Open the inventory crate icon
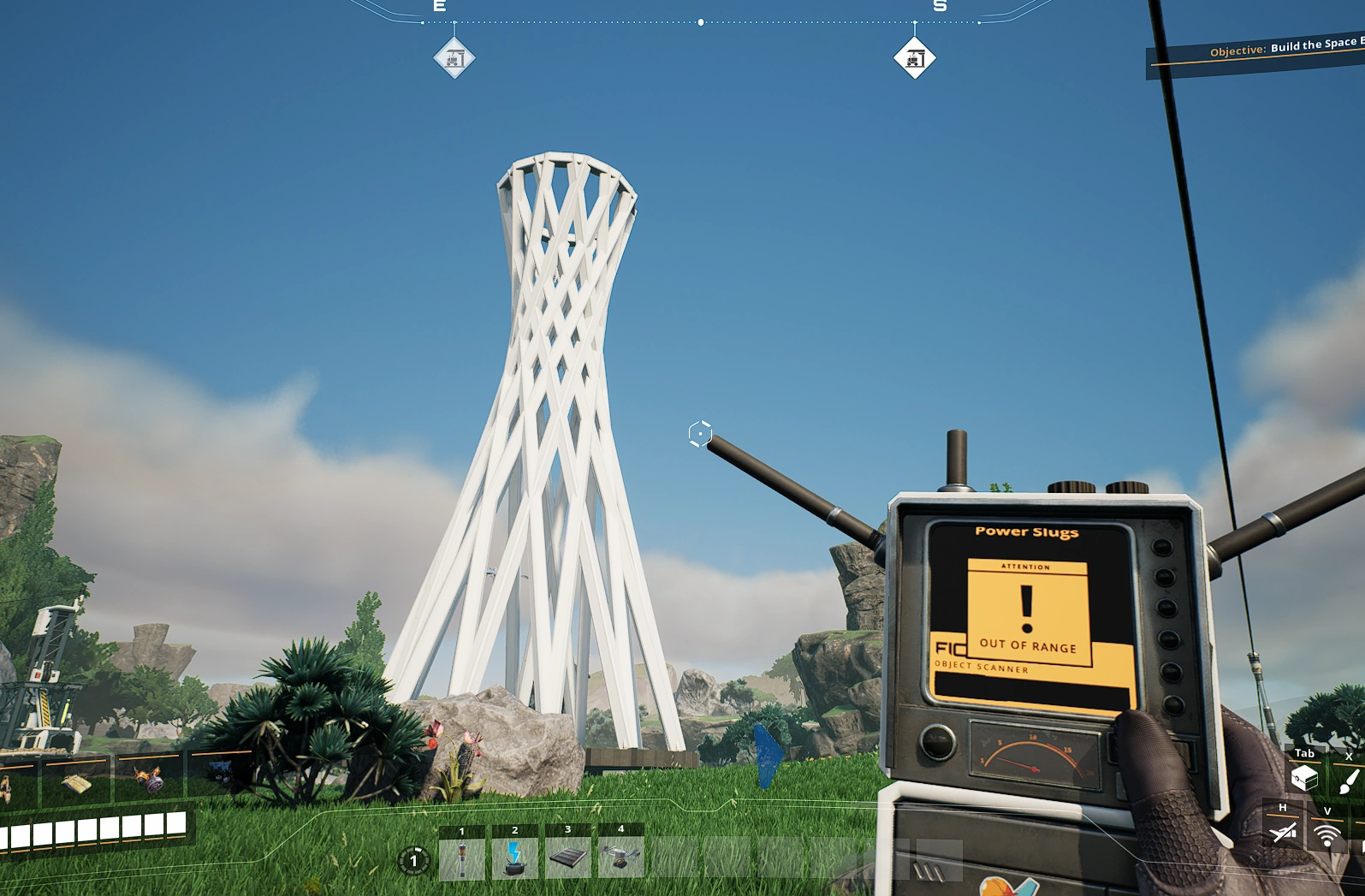Viewport: 1365px width, 896px height. pyautogui.click(x=1304, y=777)
